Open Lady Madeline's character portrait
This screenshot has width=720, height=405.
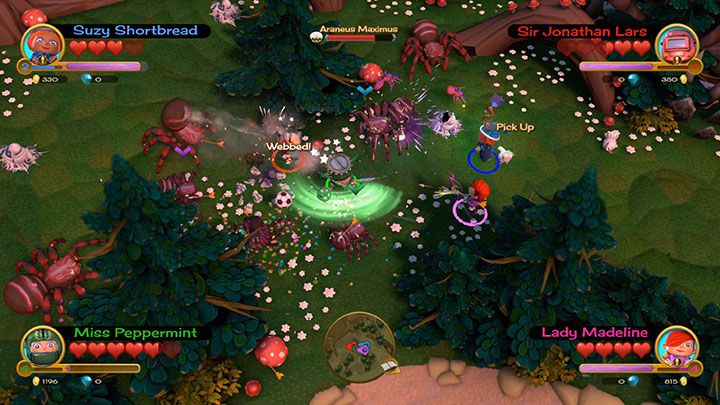pos(677,345)
